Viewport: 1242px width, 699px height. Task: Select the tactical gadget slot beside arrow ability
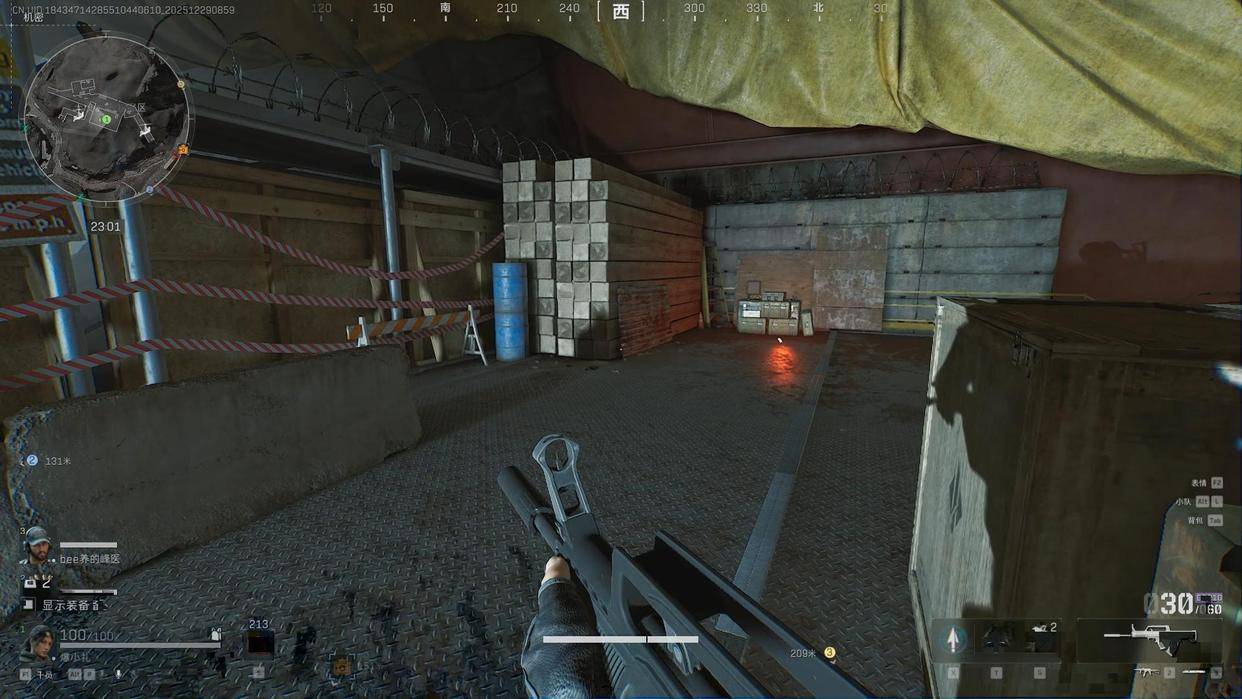tap(997, 638)
